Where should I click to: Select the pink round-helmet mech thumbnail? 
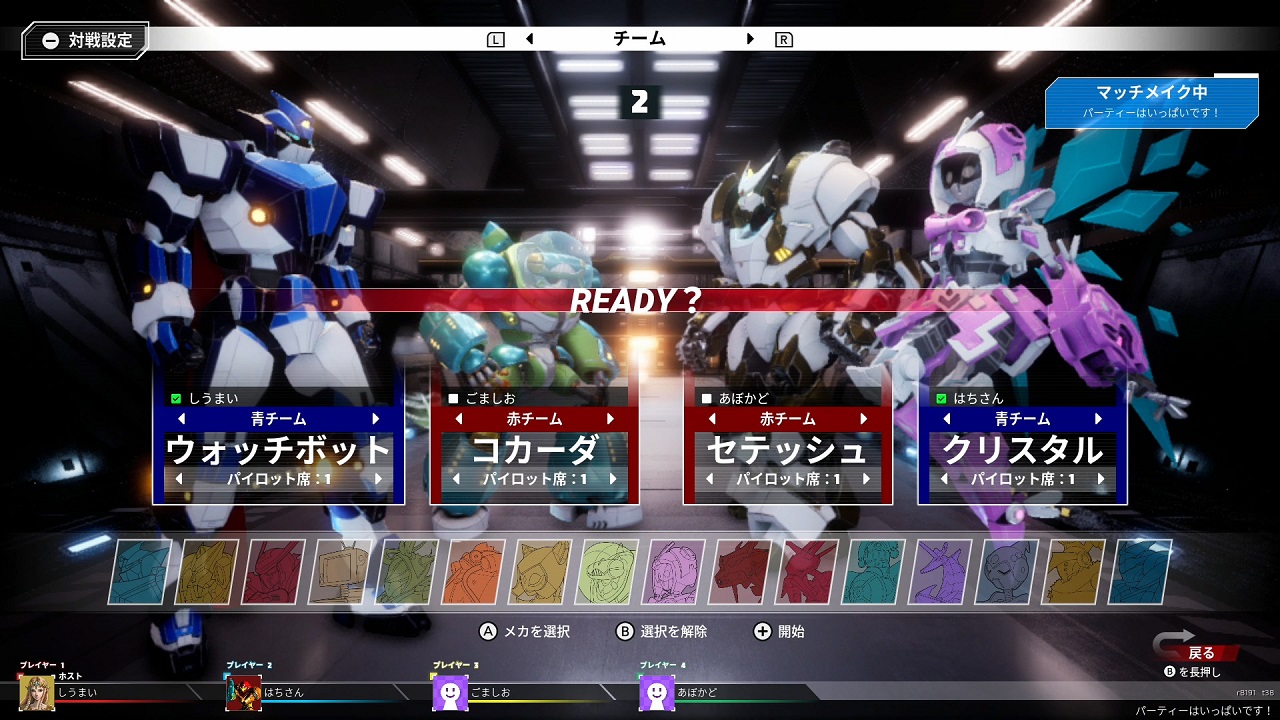(x=674, y=573)
